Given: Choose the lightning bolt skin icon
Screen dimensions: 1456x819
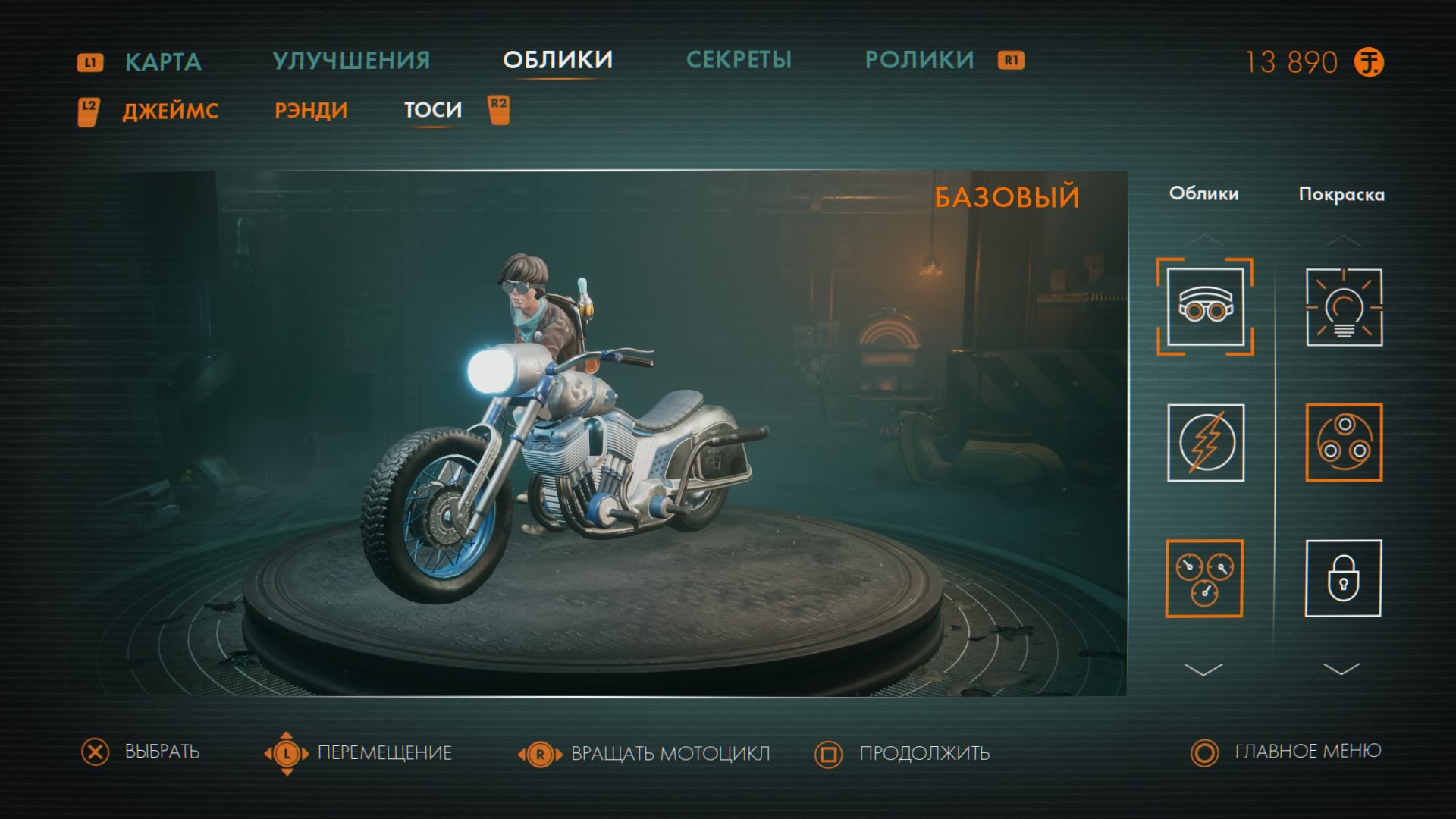Looking at the screenshot, I should [1205, 443].
